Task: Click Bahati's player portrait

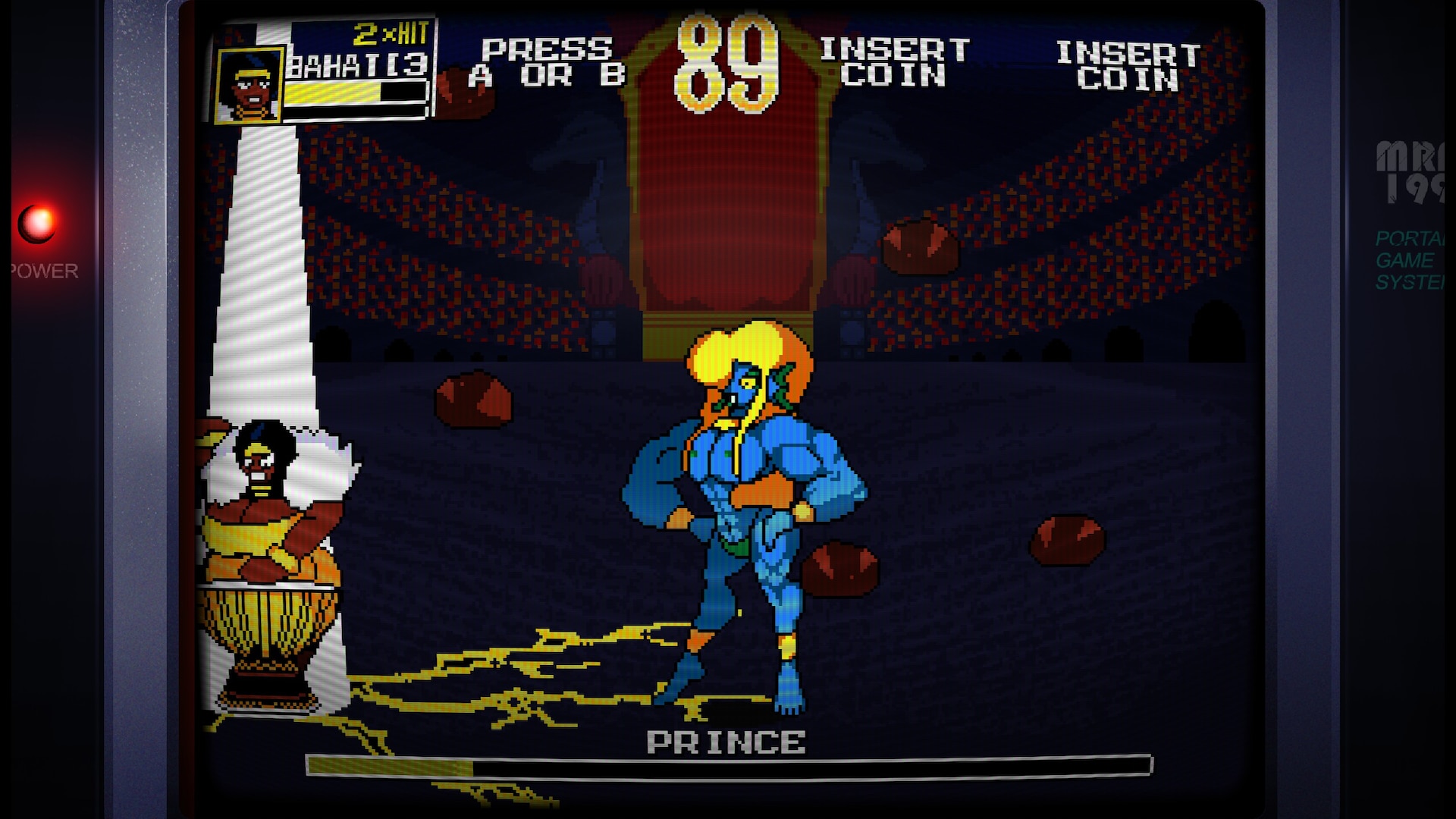Action: coord(248,86)
